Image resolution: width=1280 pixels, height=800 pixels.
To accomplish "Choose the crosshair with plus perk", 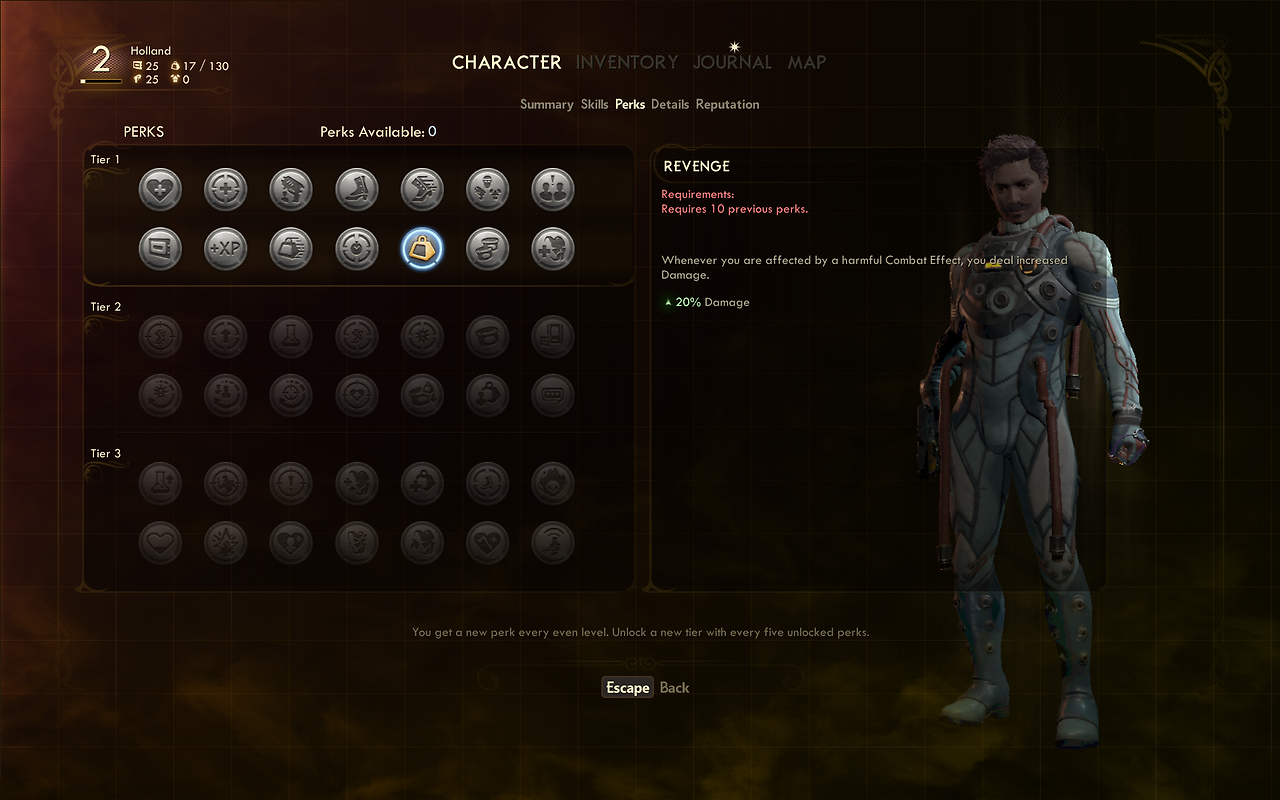I will pyautogui.click(x=225, y=189).
